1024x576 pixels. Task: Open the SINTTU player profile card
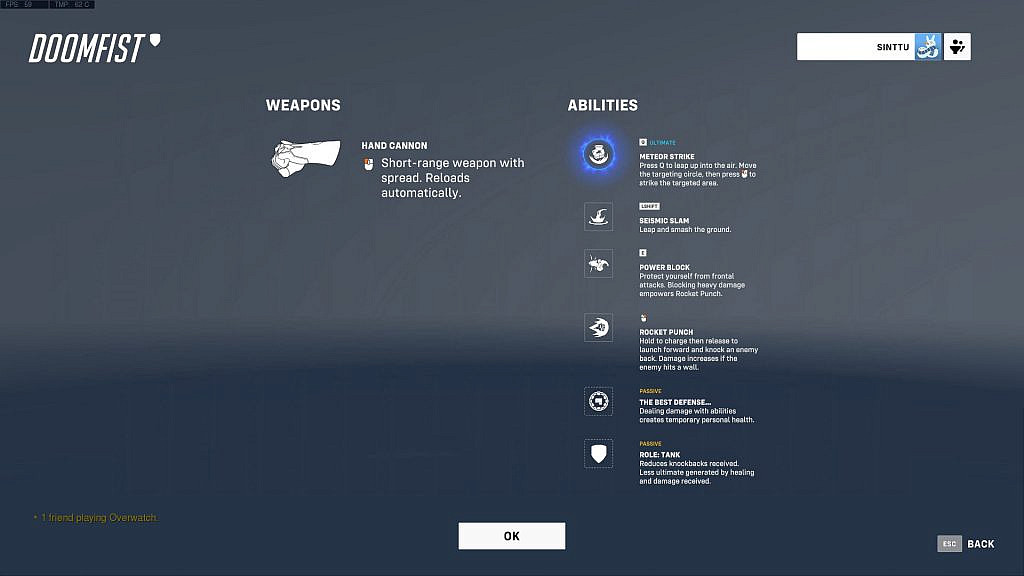[x=868, y=47]
